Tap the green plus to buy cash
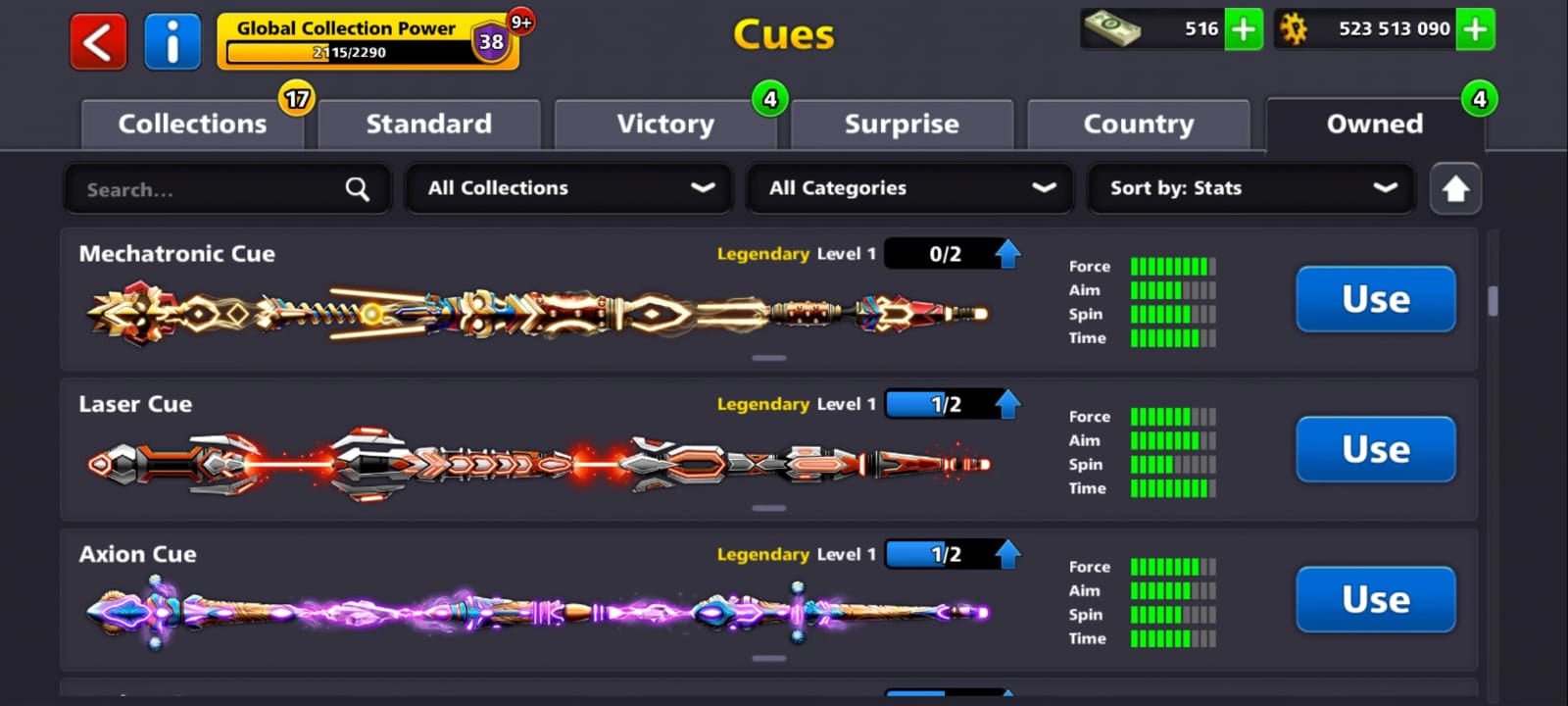1568x706 pixels. [x=1243, y=30]
